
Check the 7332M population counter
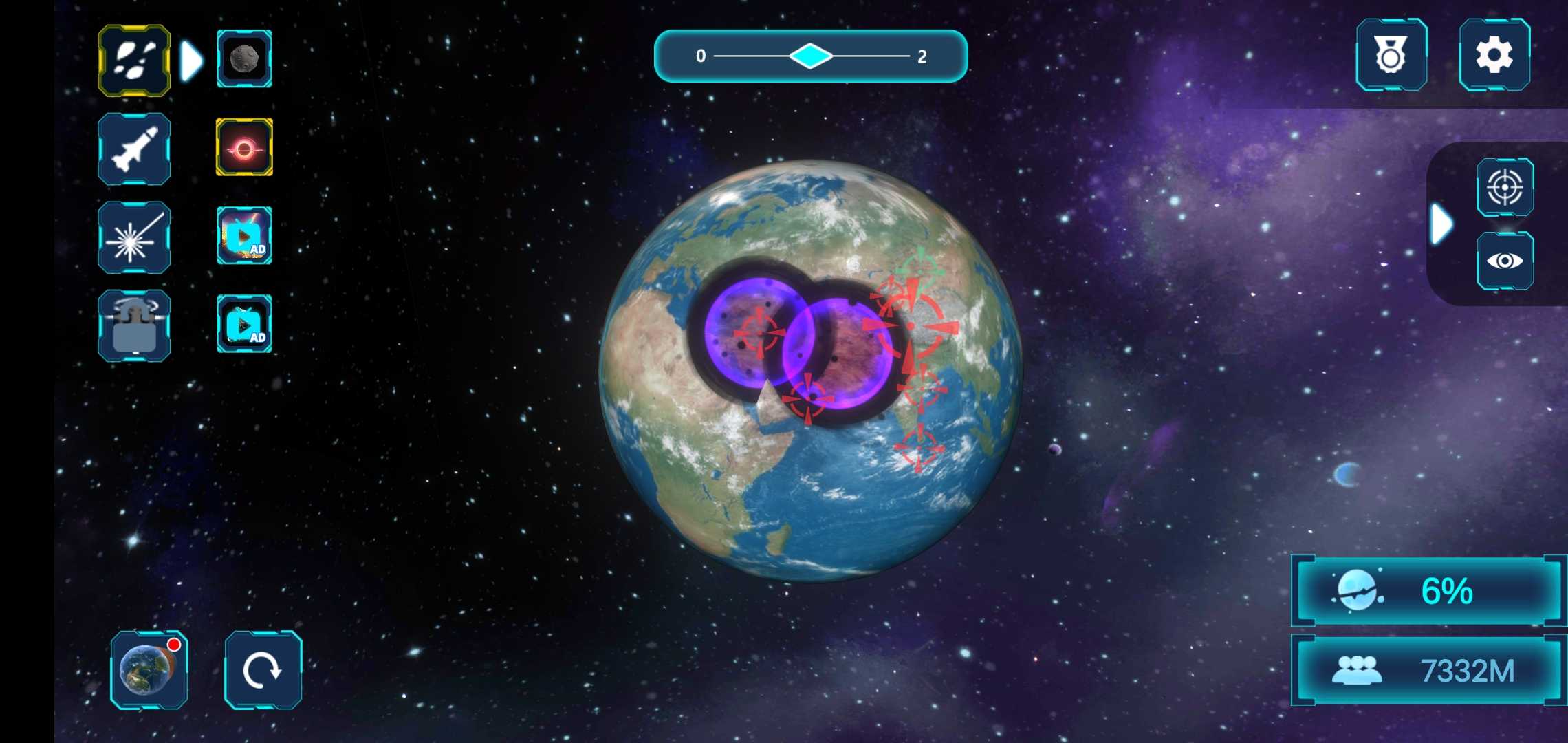coord(1425,668)
